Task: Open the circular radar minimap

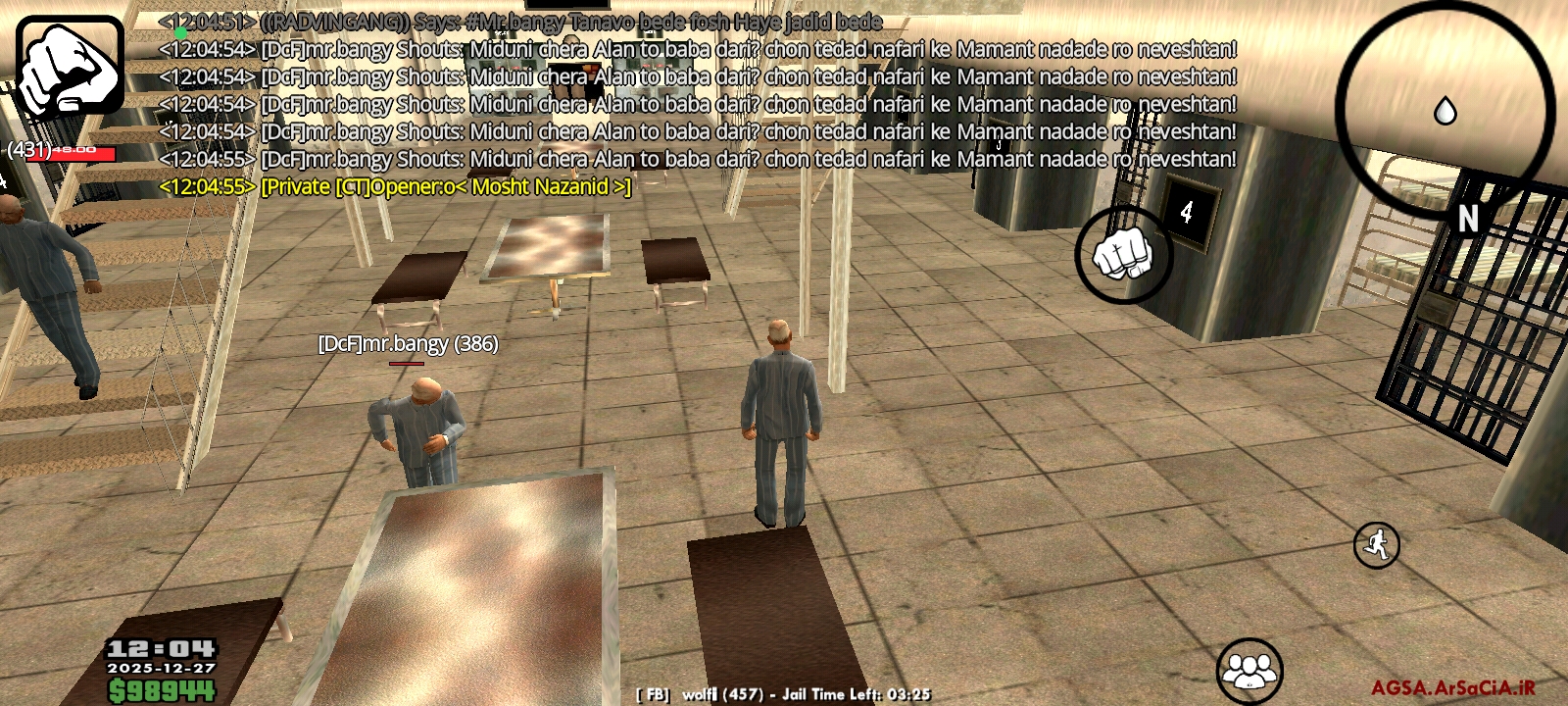Action: pos(1445,106)
